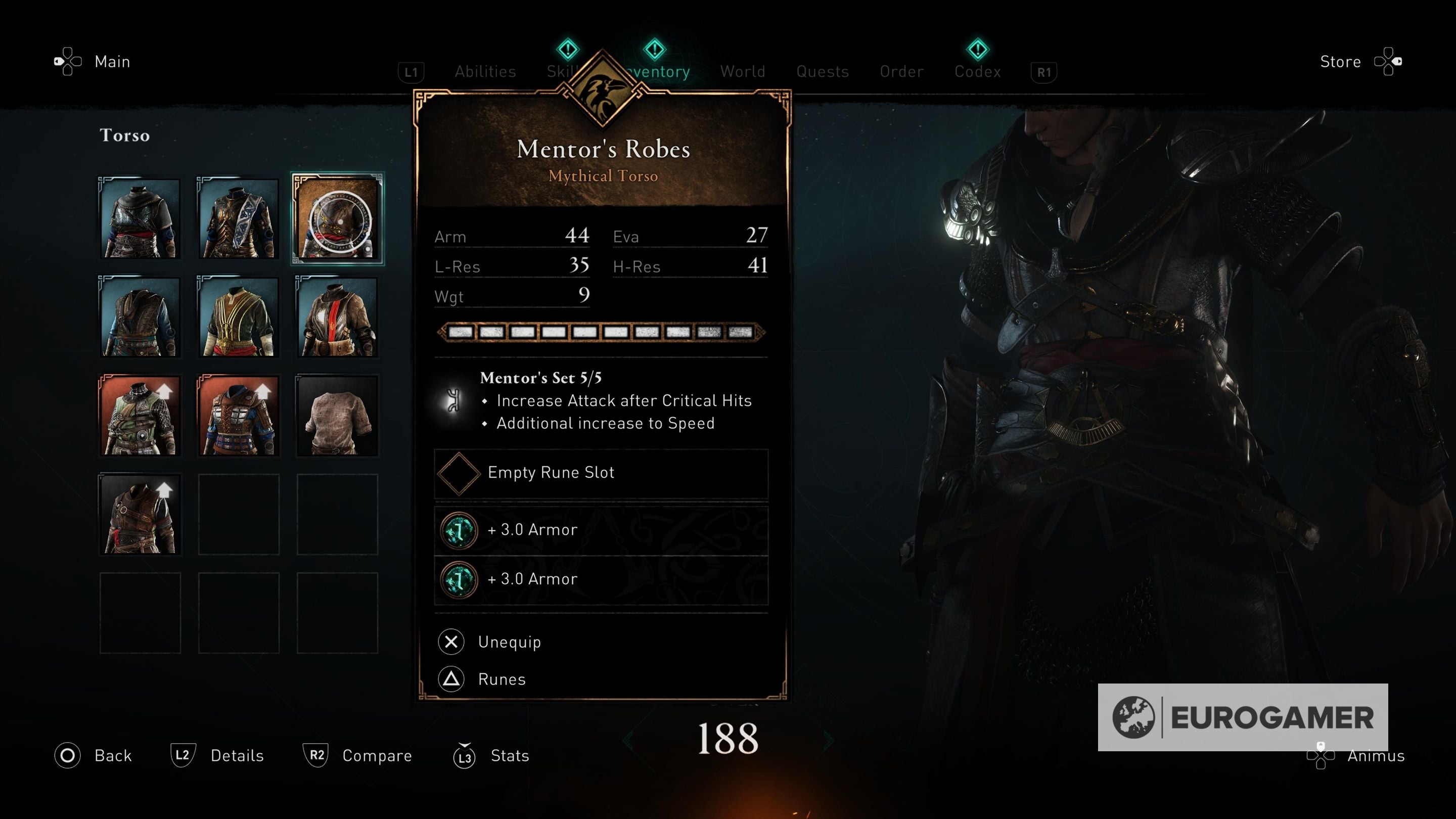Select the plain white tunic torso piece
1456x819 pixels.
pos(336,416)
